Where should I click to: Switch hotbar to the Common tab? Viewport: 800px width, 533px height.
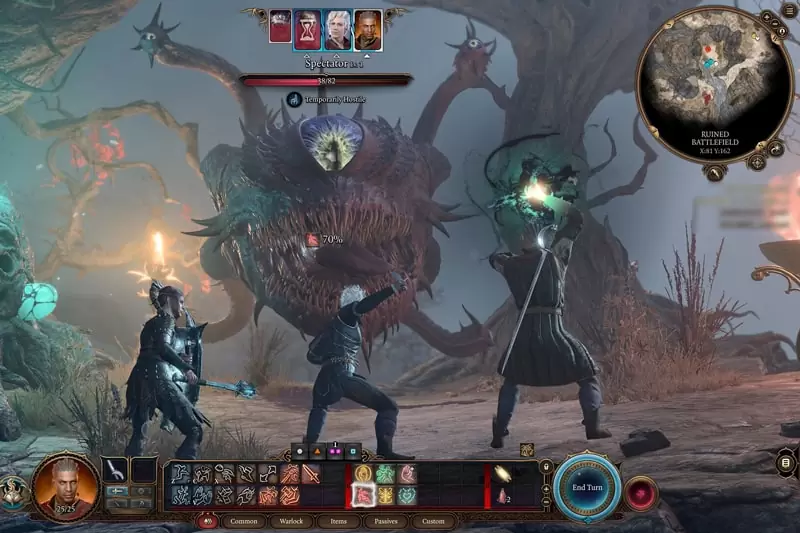coord(243,521)
